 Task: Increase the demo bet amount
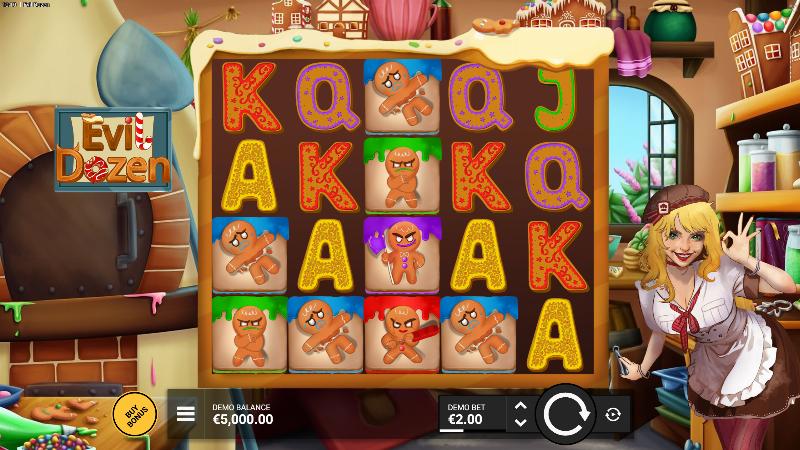[x=519, y=405]
